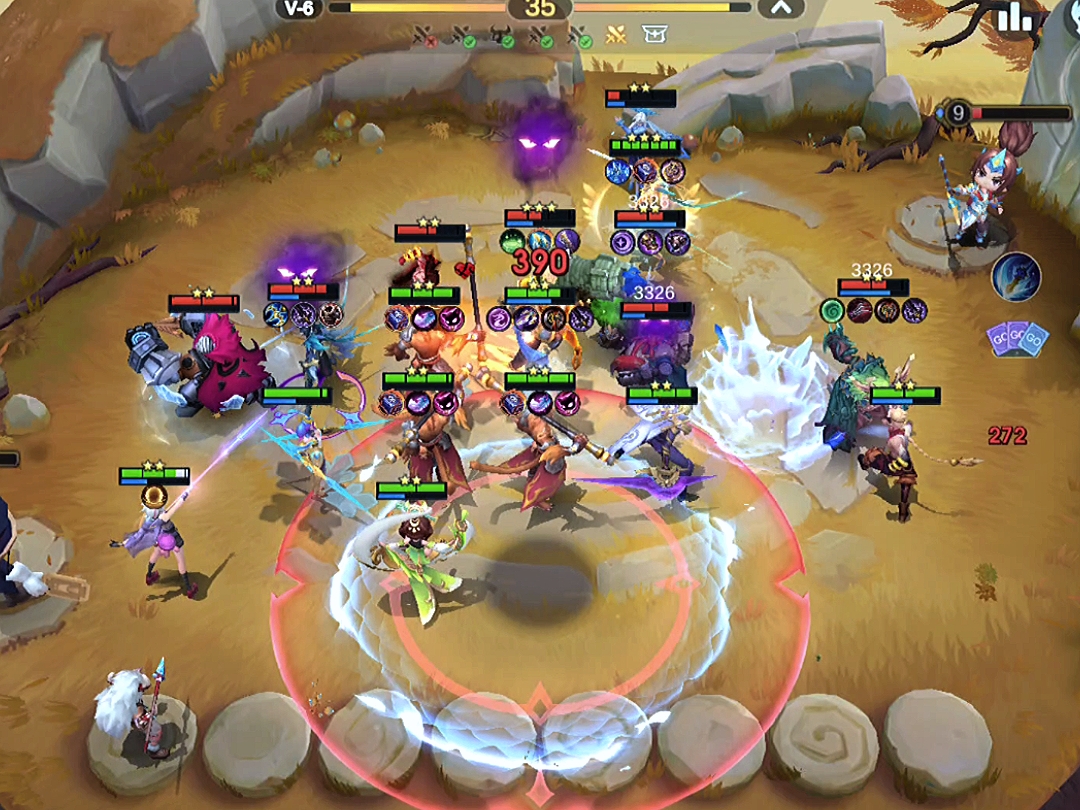Open the GO GO GO cards
The image size is (1080, 810).
(1018, 336)
